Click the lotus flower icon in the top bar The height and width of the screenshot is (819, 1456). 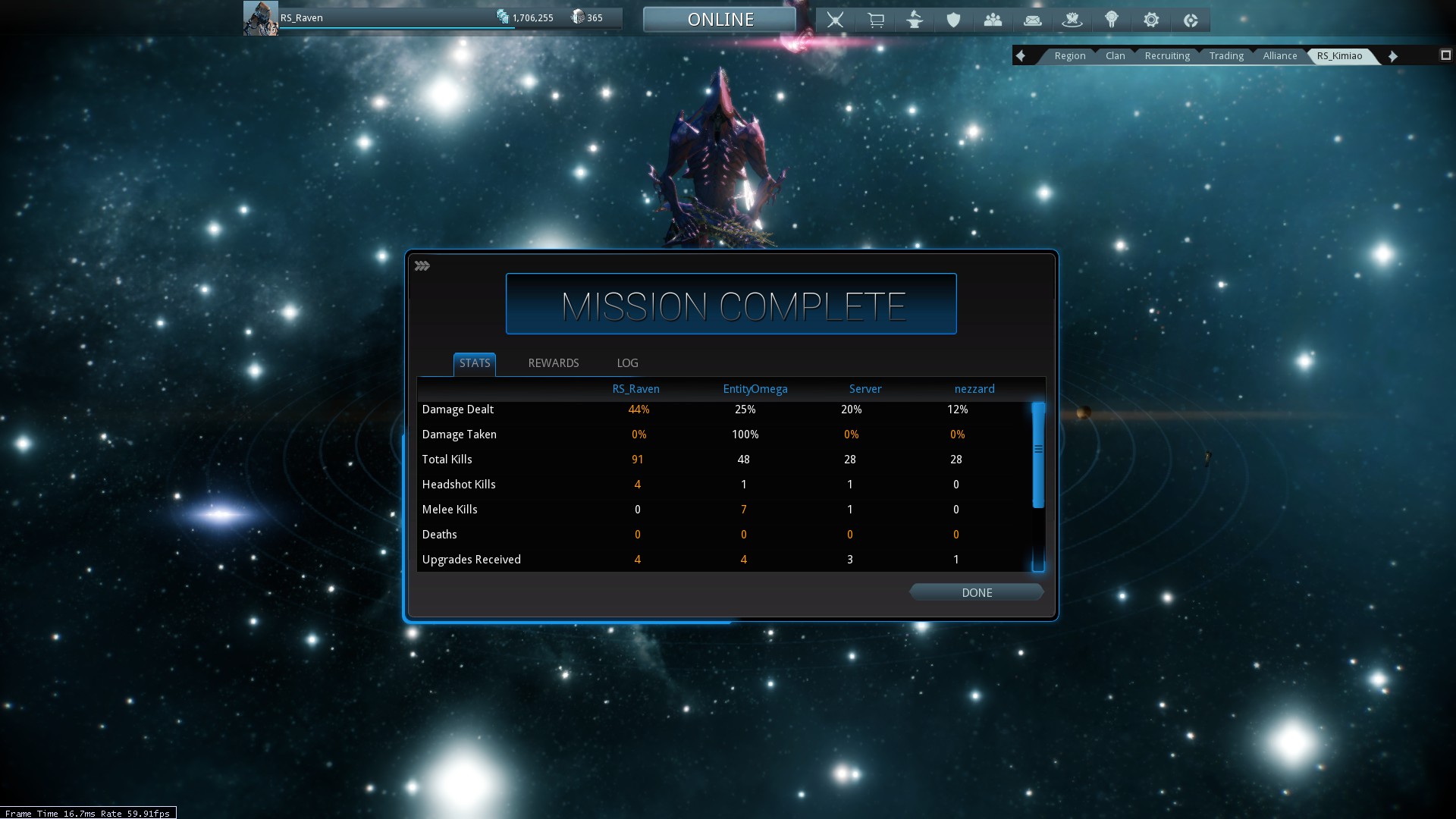[1072, 20]
